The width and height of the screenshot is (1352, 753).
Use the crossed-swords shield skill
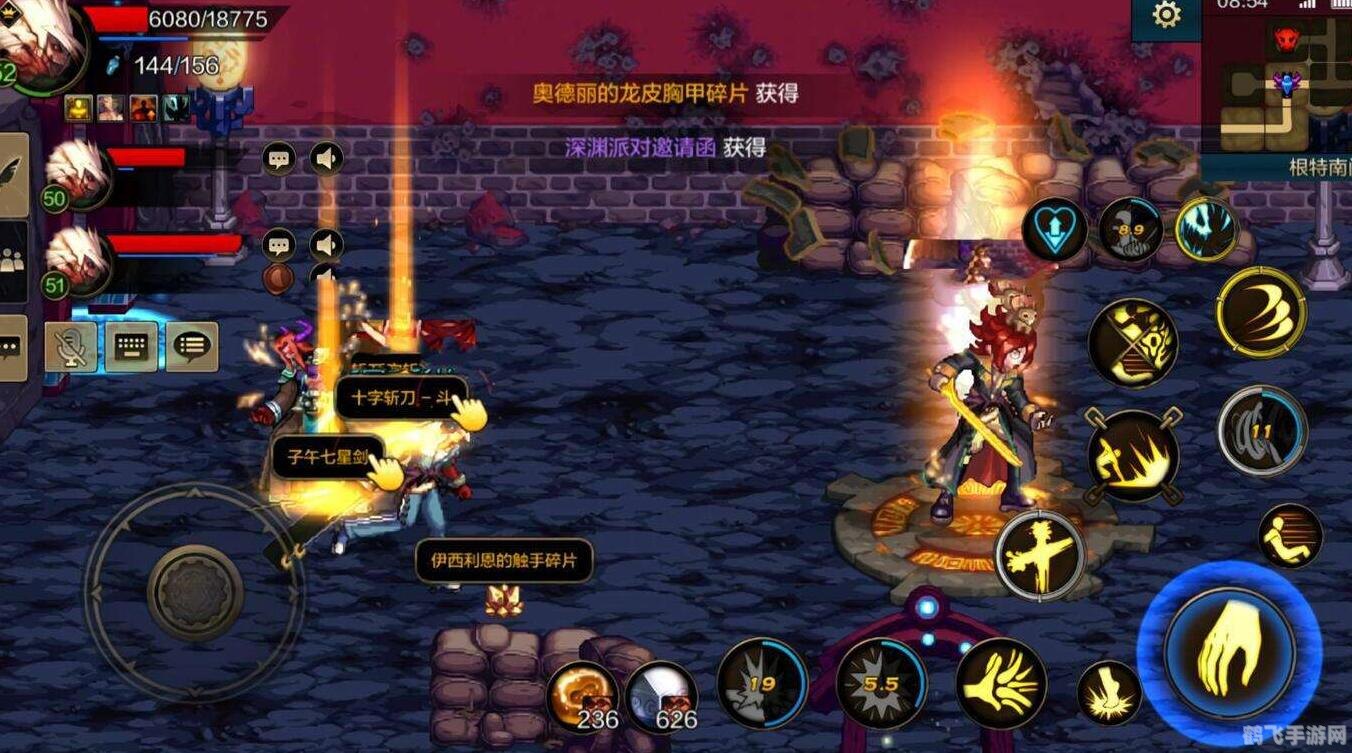[1132, 343]
